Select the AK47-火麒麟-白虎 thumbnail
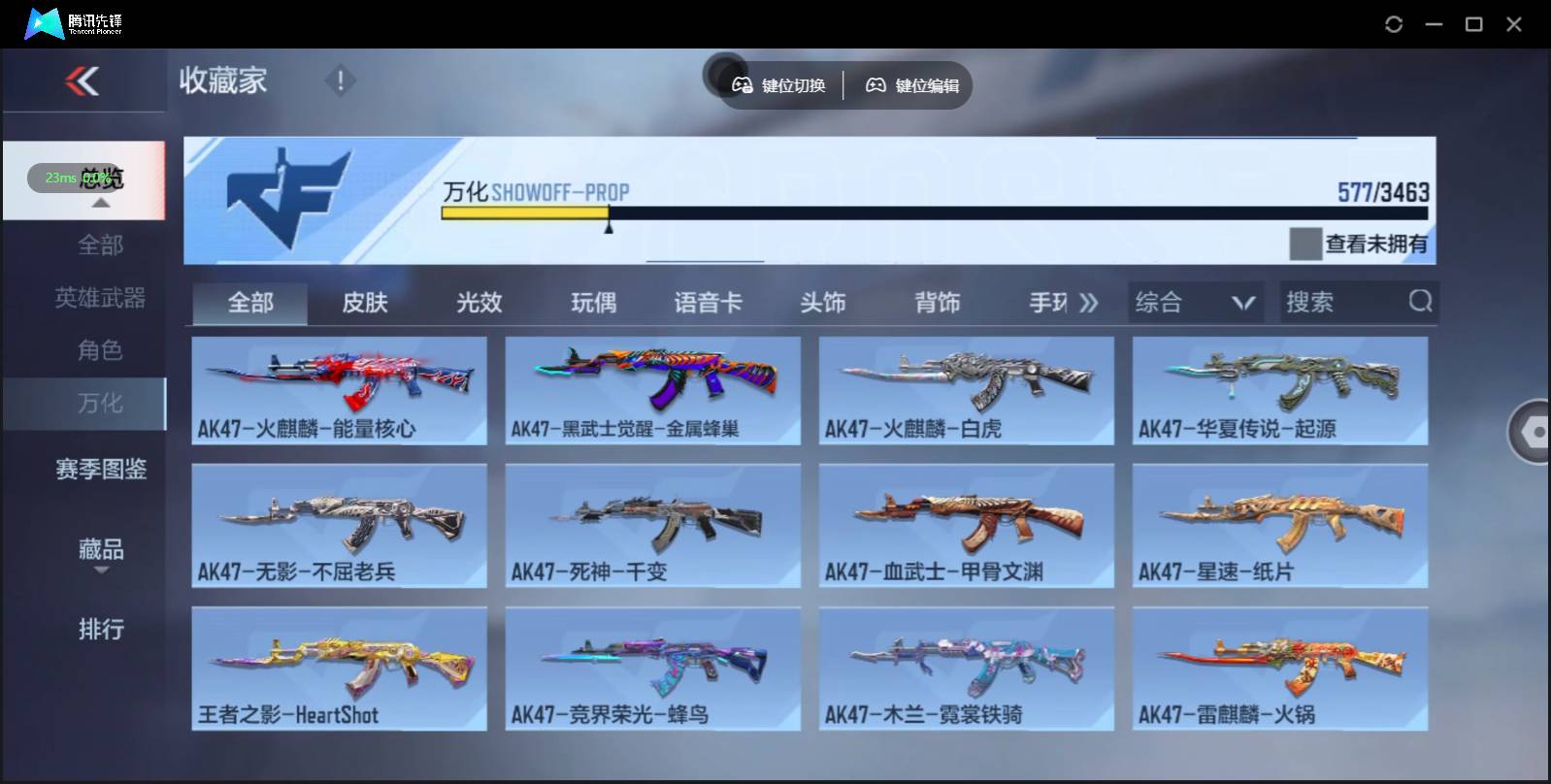This screenshot has height=784, width=1551. (967, 390)
